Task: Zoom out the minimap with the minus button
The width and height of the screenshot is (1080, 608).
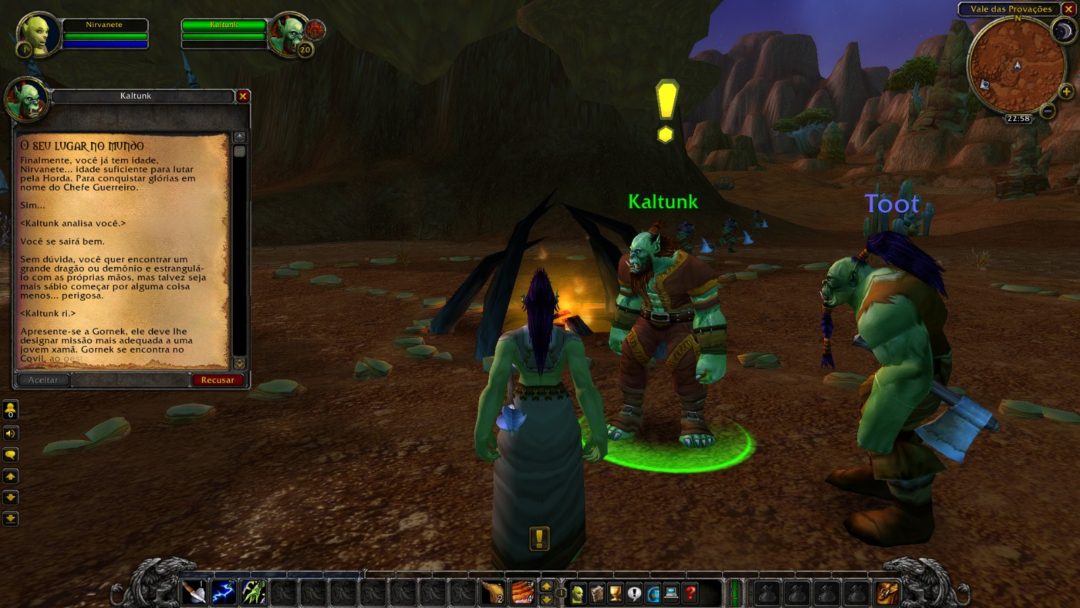Action: tap(1047, 110)
